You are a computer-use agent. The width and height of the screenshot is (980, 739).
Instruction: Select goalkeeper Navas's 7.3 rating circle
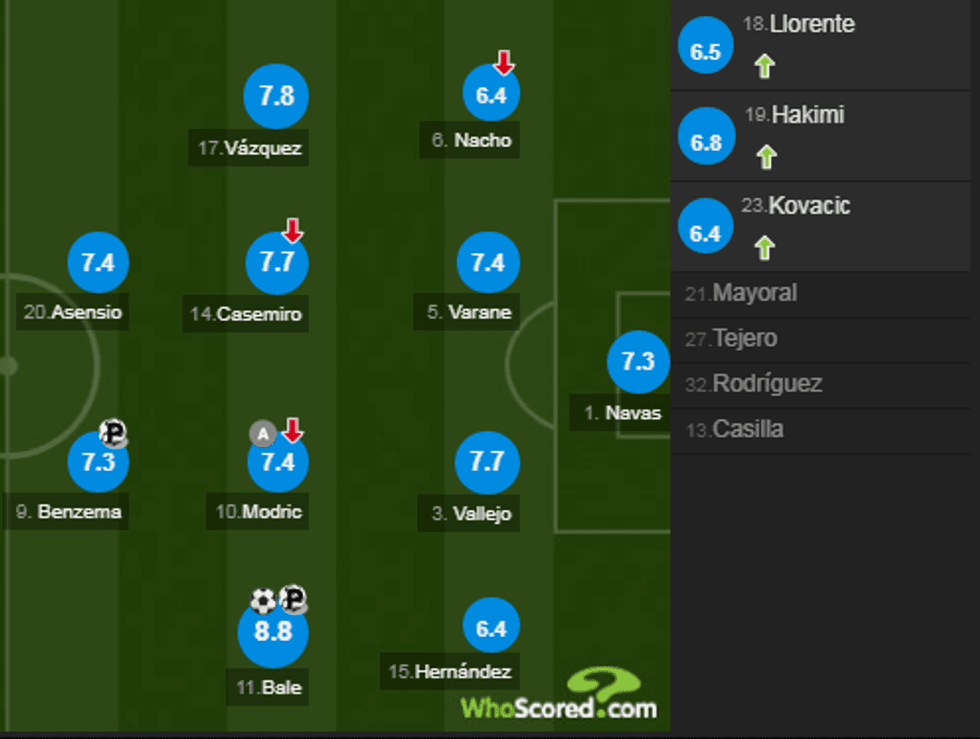pos(638,362)
